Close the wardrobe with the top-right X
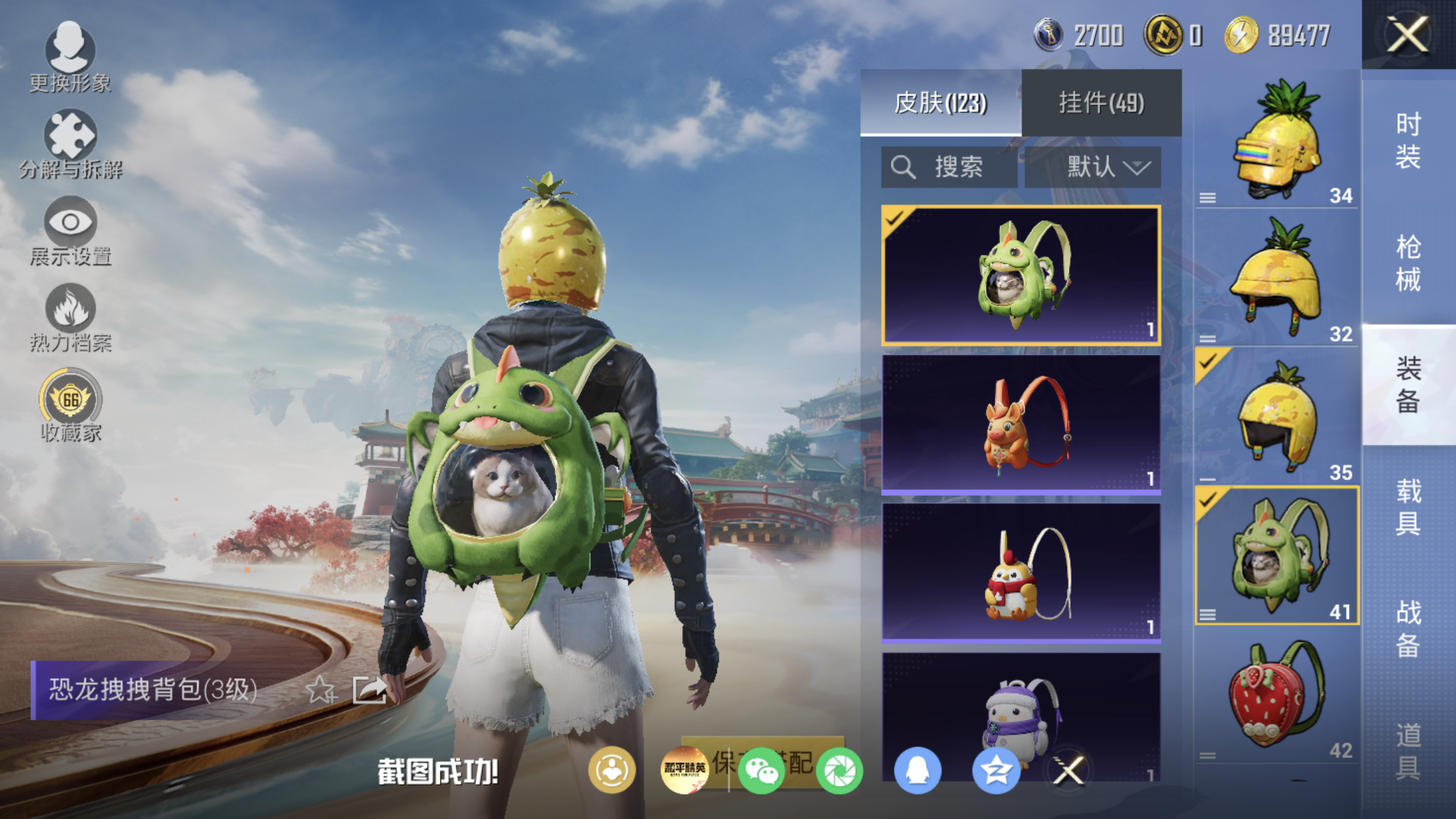 [1407, 34]
